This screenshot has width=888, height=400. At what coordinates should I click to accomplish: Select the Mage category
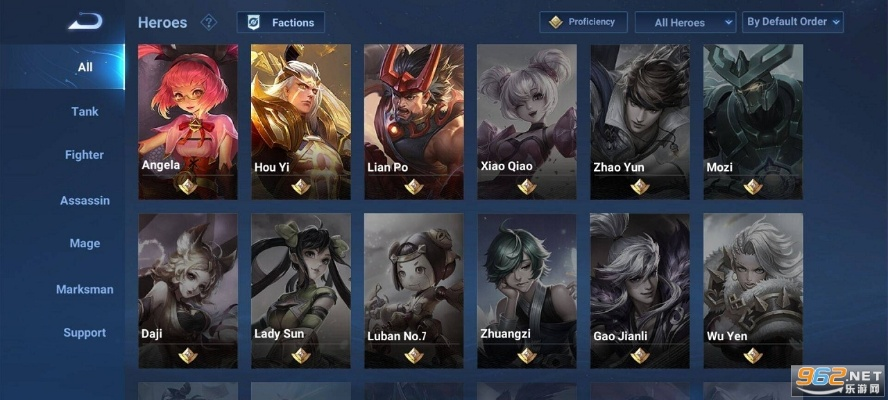85,243
